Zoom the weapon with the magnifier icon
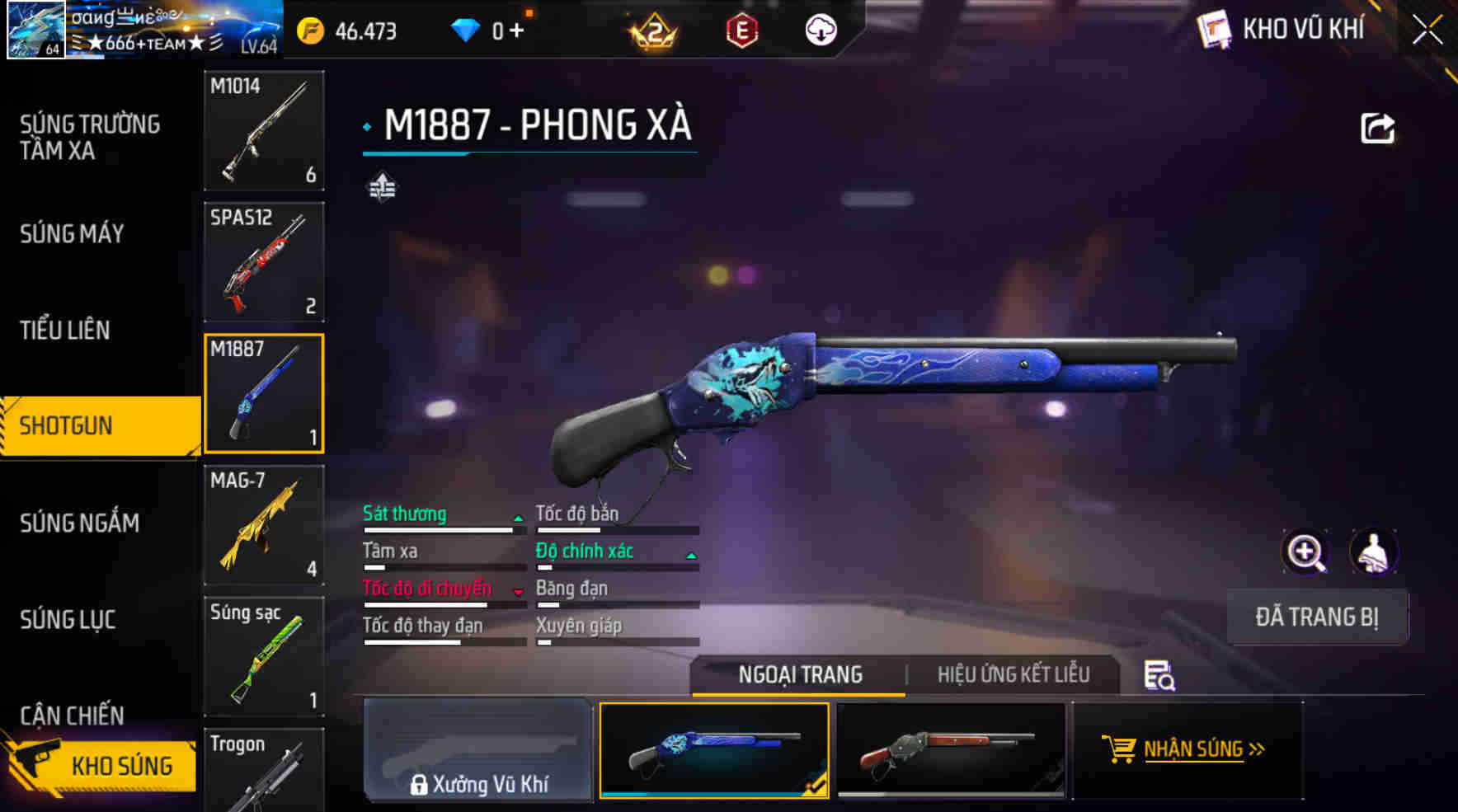Viewport: 1458px width, 812px height. coord(1305,552)
